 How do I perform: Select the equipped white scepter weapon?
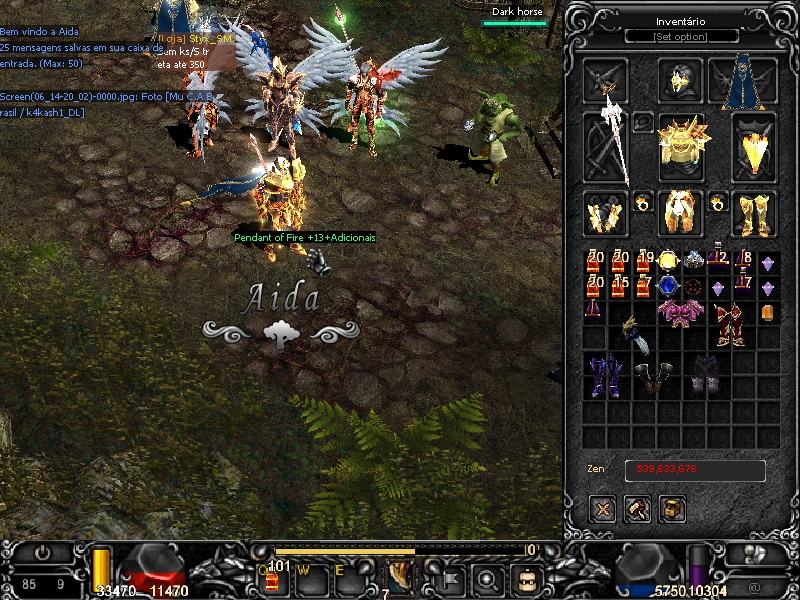point(609,146)
